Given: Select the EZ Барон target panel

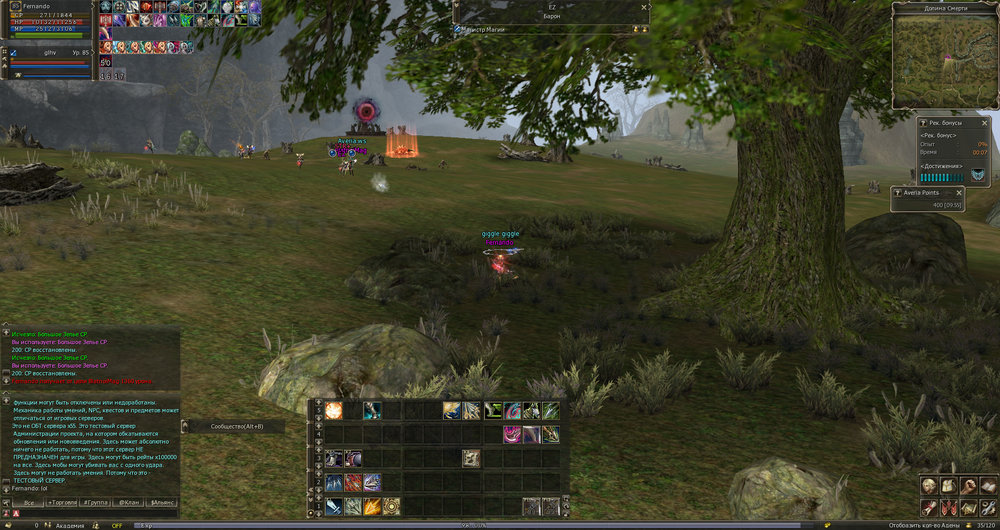Looking at the screenshot, I should coord(551,12).
